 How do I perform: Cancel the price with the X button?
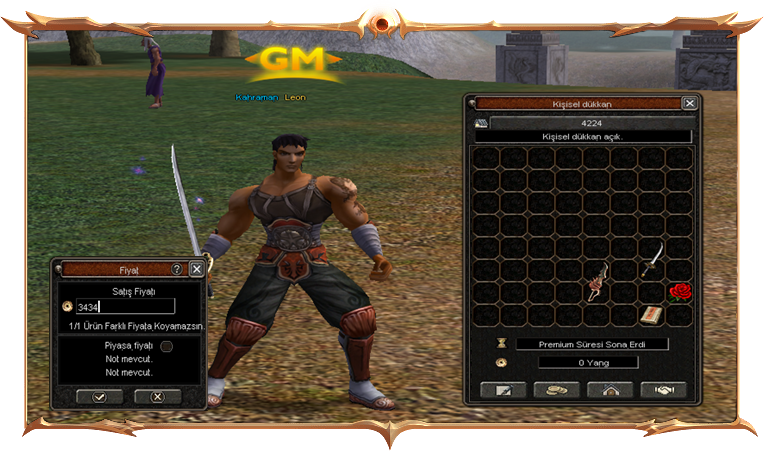tap(158, 396)
